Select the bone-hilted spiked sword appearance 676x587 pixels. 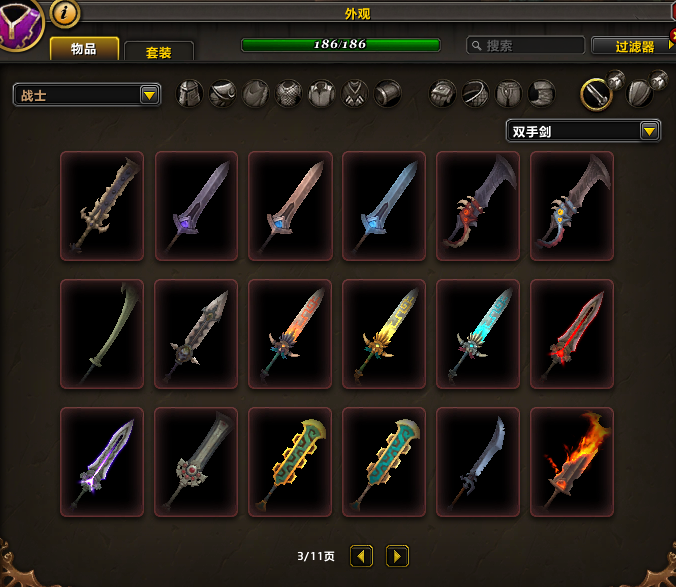101,205
